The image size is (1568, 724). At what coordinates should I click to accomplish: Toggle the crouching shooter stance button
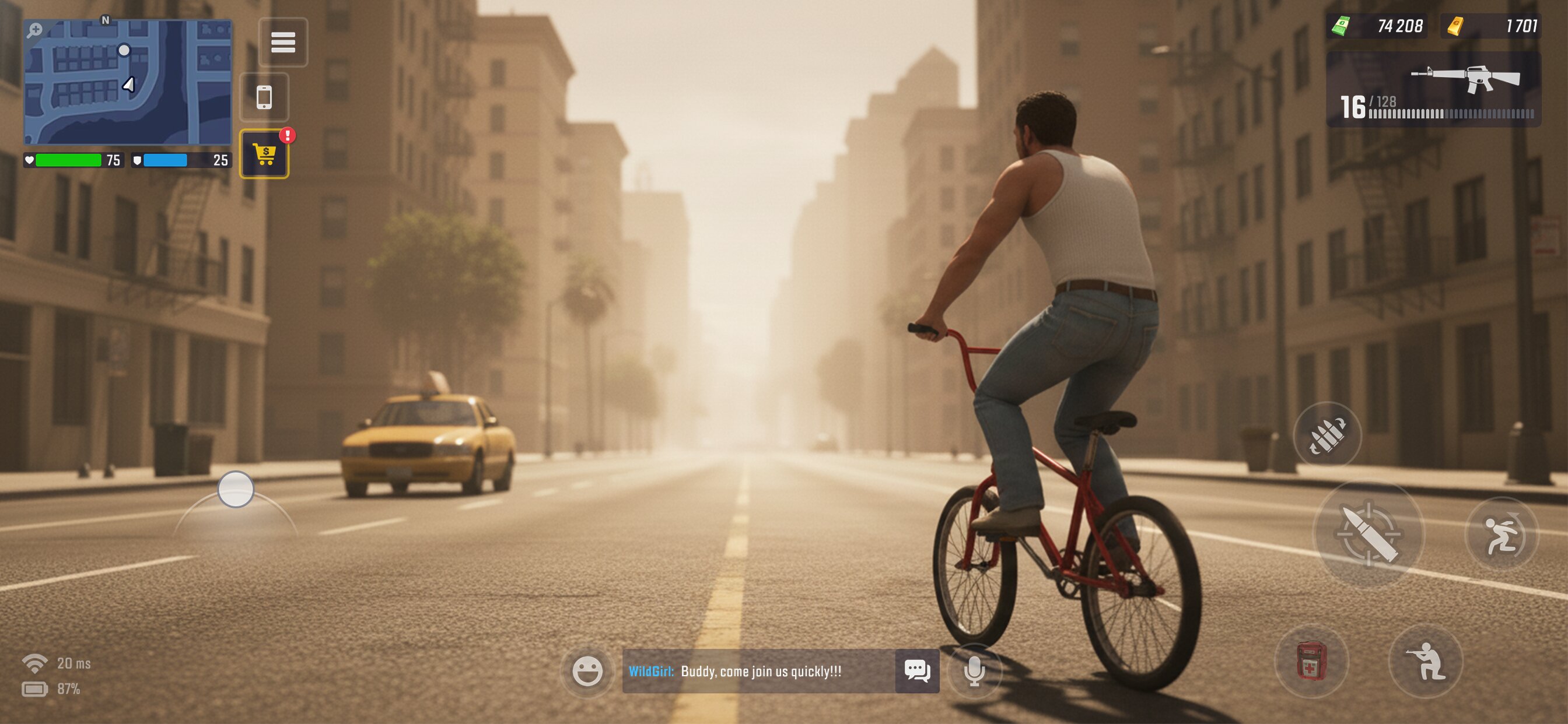1426,660
